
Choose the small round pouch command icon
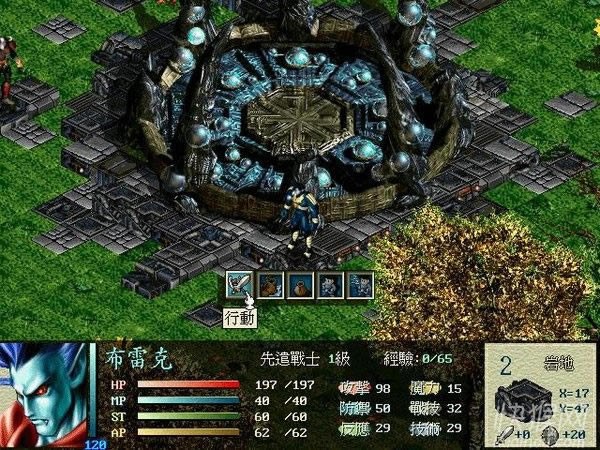point(300,284)
